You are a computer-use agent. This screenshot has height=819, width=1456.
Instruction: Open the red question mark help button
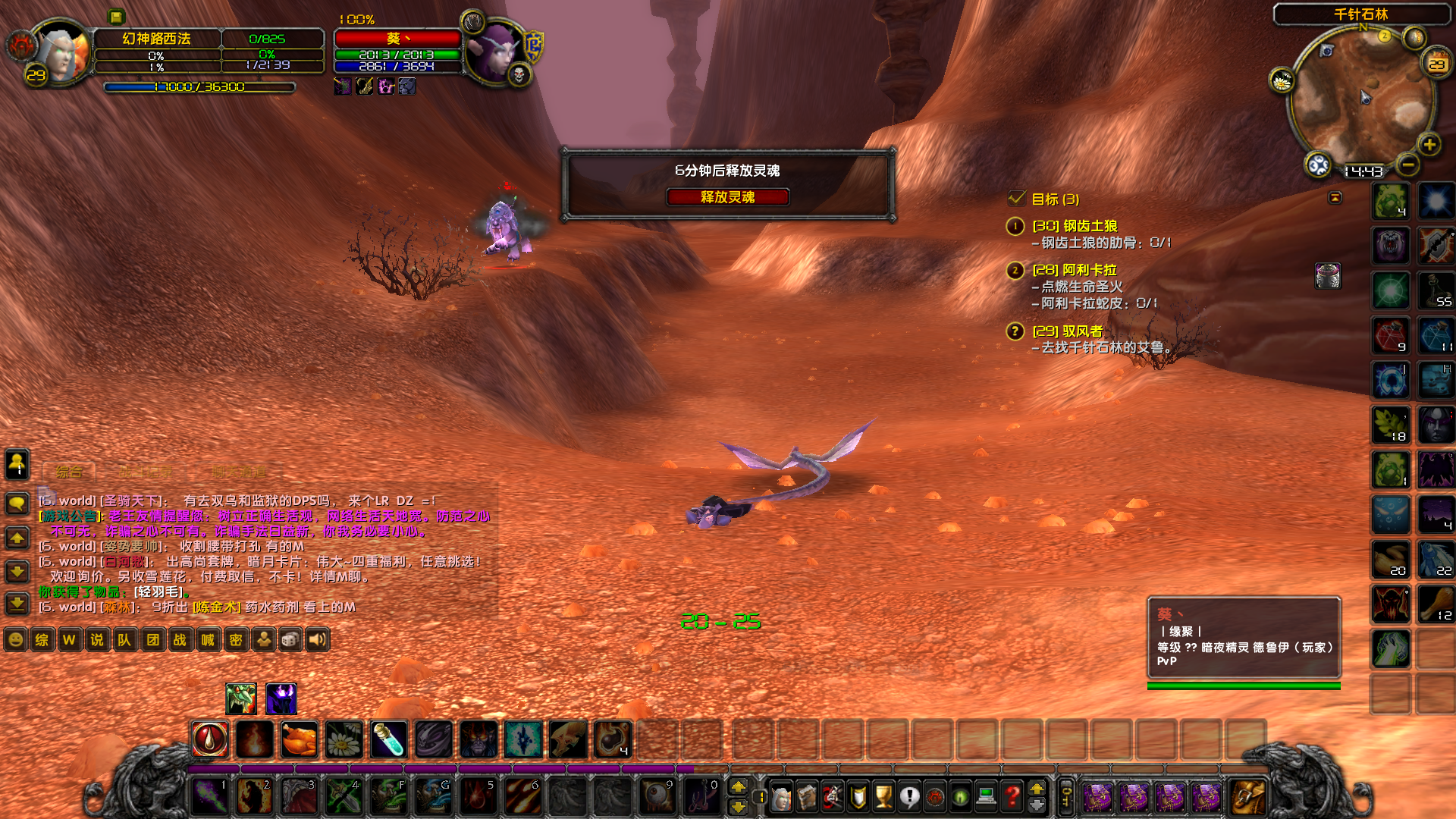click(x=1012, y=796)
